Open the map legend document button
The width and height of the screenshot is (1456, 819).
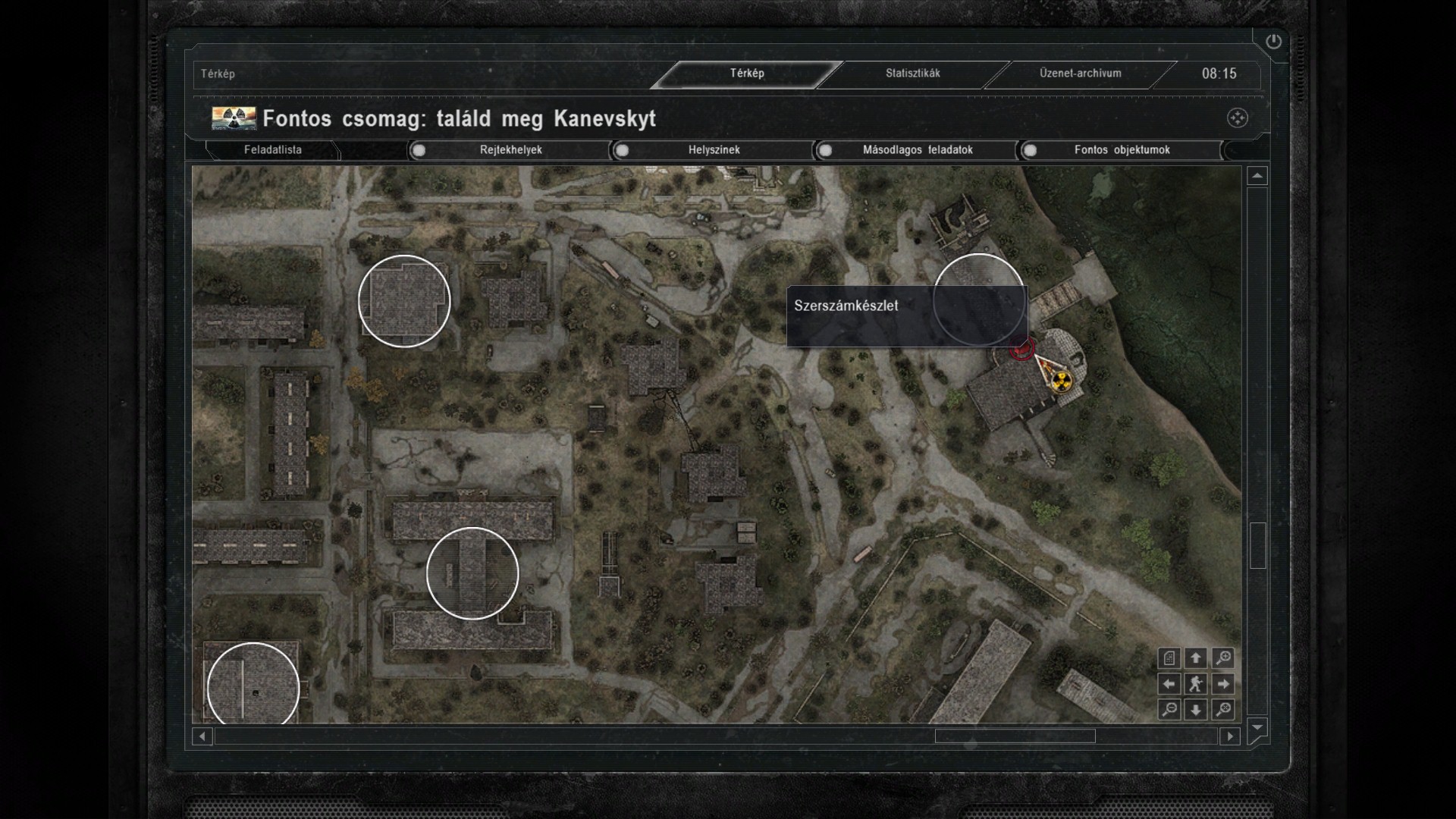1169,658
